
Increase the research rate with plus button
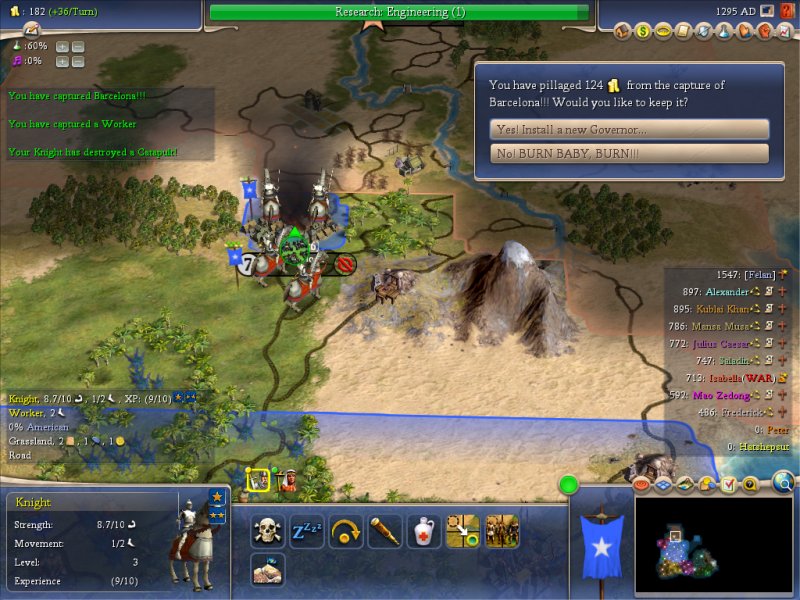click(62, 47)
